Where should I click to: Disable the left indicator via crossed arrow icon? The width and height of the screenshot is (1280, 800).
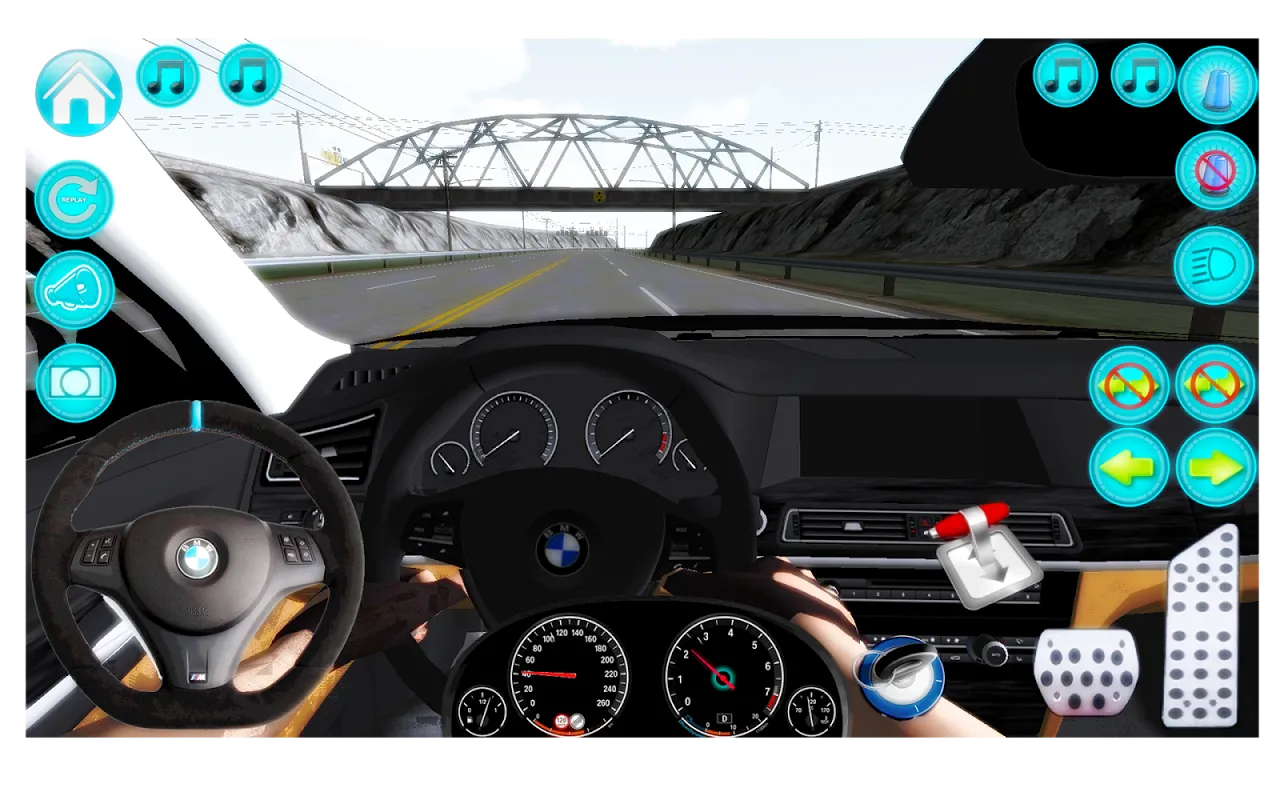point(1132,387)
